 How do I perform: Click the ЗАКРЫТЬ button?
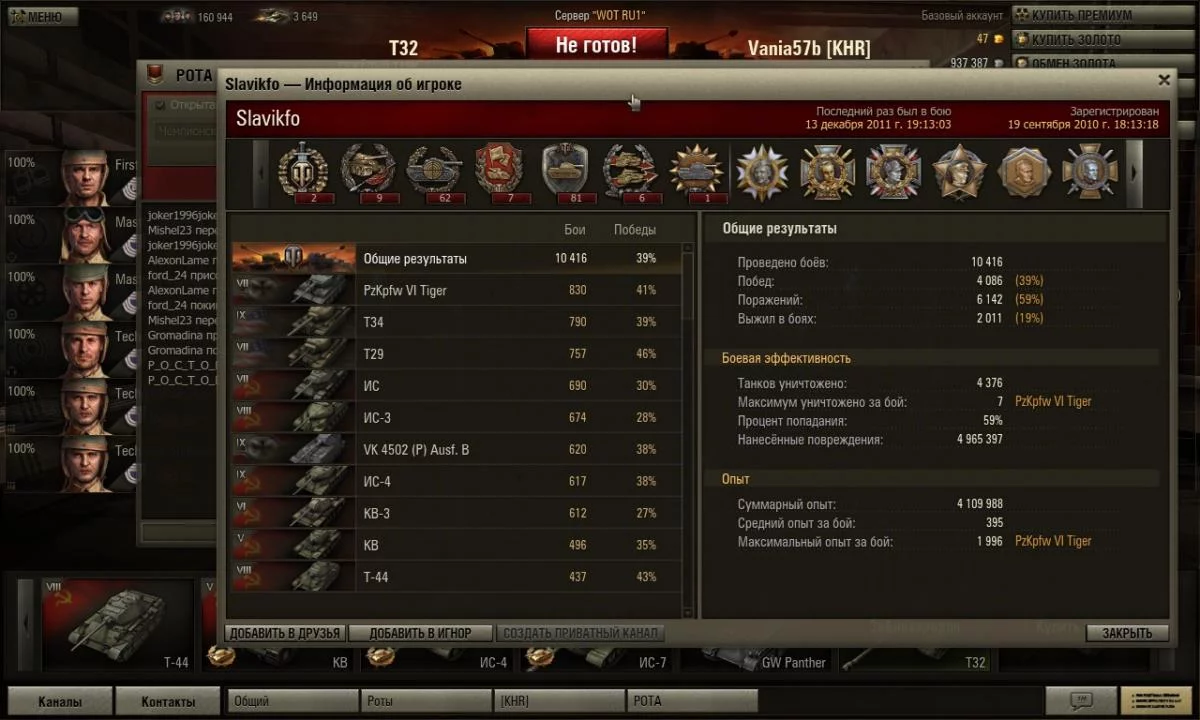click(1127, 633)
